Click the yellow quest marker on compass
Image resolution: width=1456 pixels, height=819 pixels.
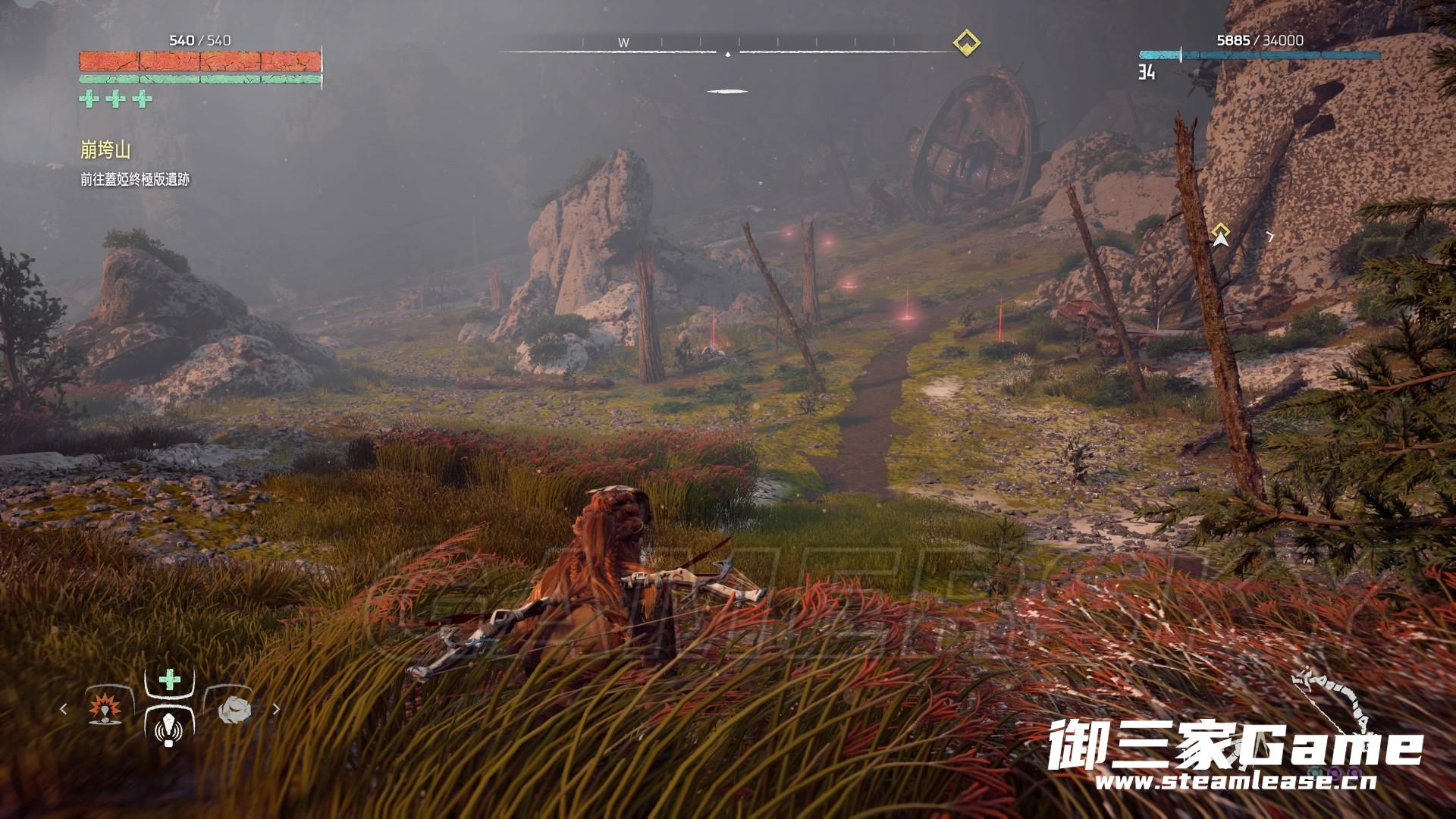tap(966, 42)
